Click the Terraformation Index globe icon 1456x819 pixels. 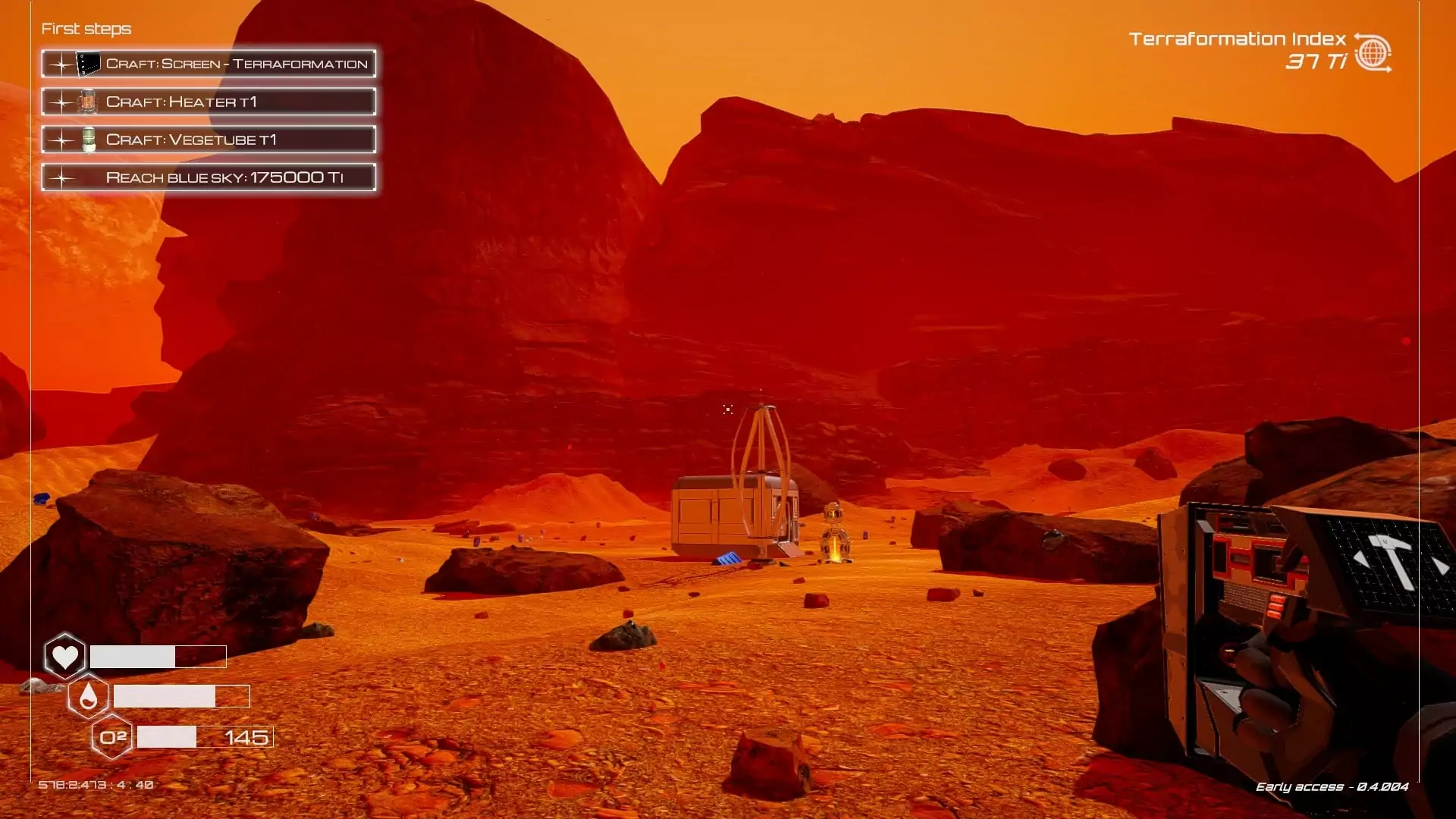tap(1373, 53)
